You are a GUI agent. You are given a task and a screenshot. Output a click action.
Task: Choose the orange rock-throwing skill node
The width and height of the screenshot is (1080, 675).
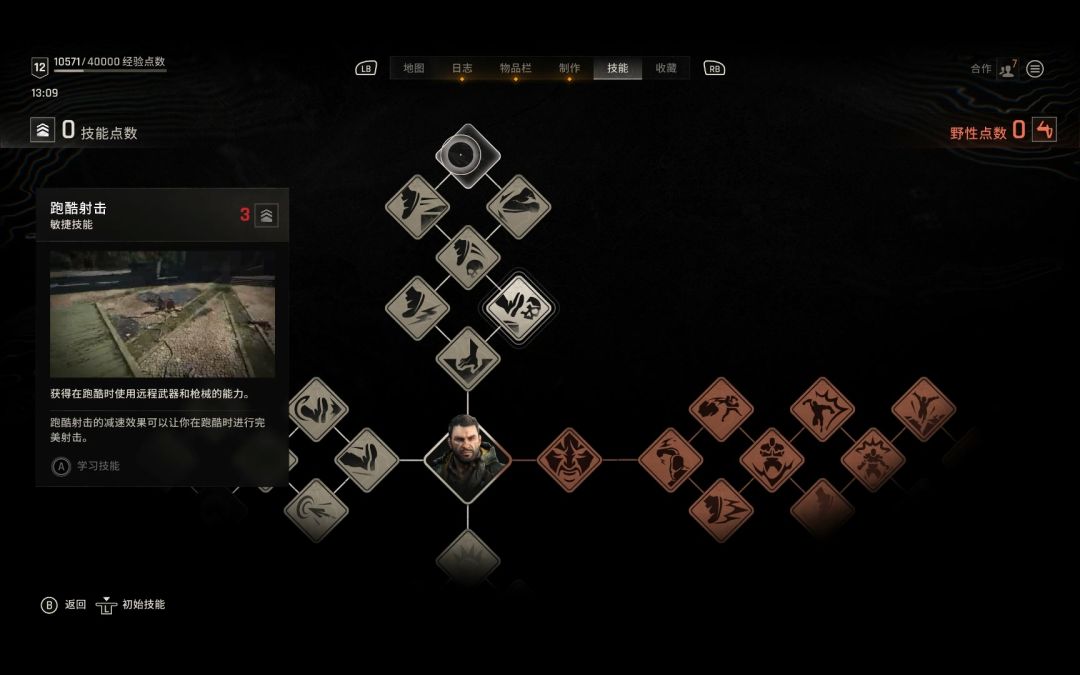point(720,408)
